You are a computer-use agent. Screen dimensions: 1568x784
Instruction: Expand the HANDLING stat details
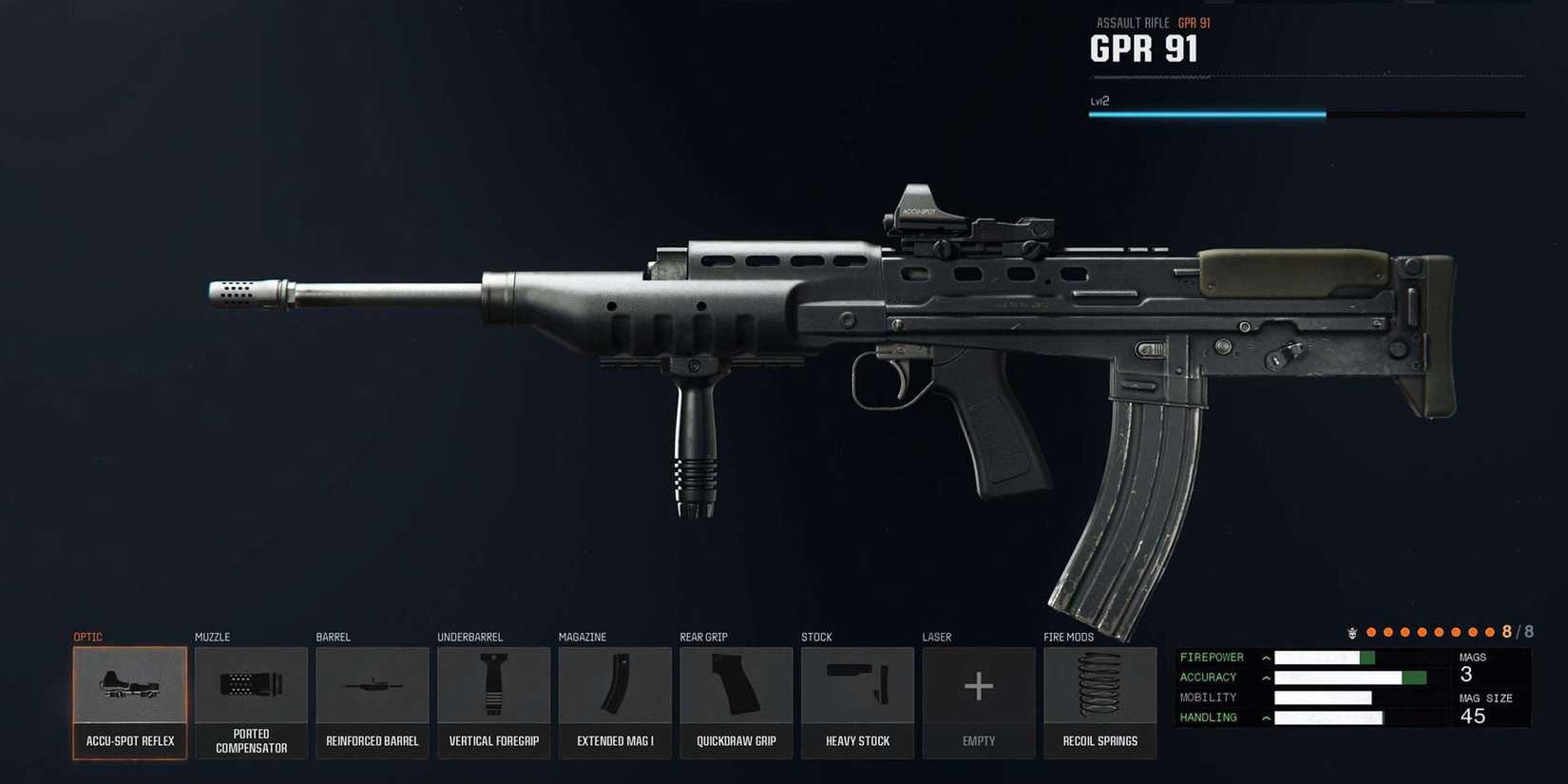(1265, 717)
